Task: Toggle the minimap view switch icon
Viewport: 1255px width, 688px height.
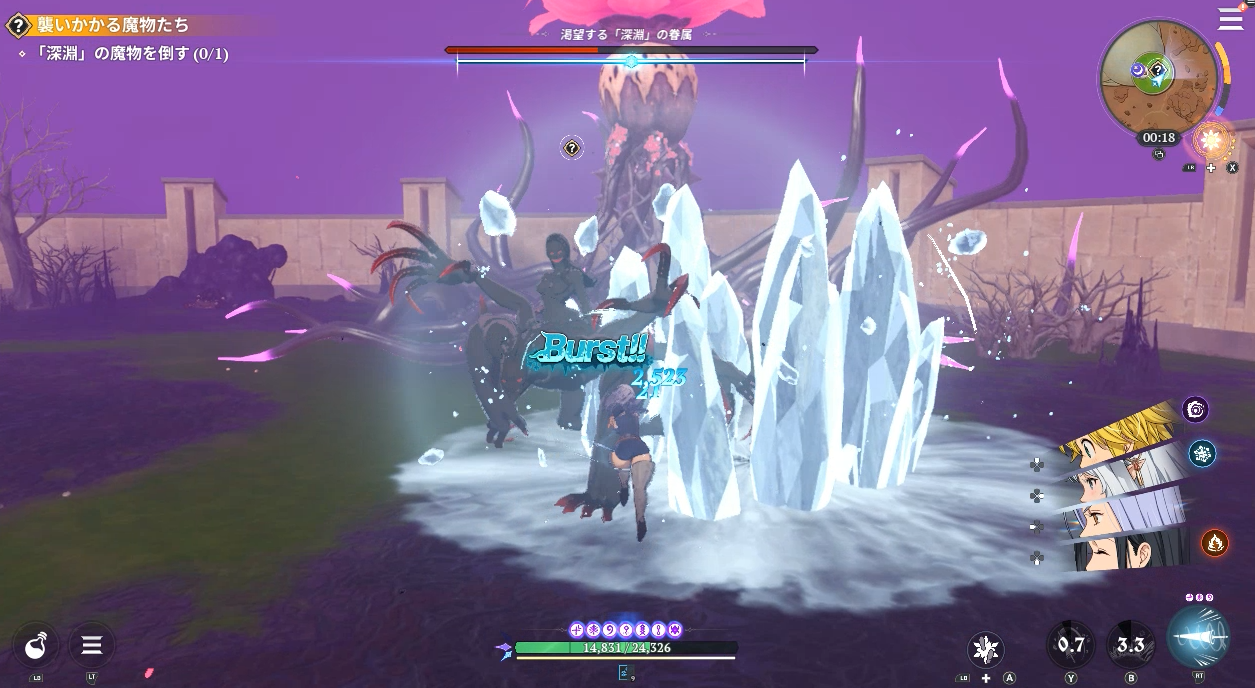Action: pyautogui.click(x=1159, y=154)
